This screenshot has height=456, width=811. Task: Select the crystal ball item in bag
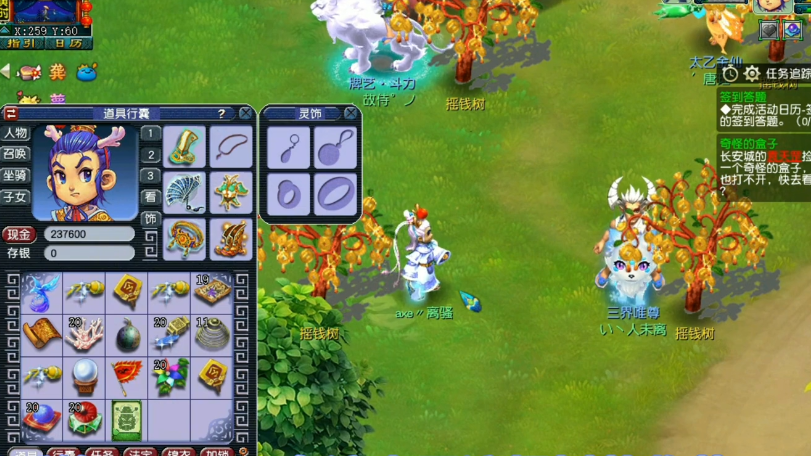(x=85, y=375)
